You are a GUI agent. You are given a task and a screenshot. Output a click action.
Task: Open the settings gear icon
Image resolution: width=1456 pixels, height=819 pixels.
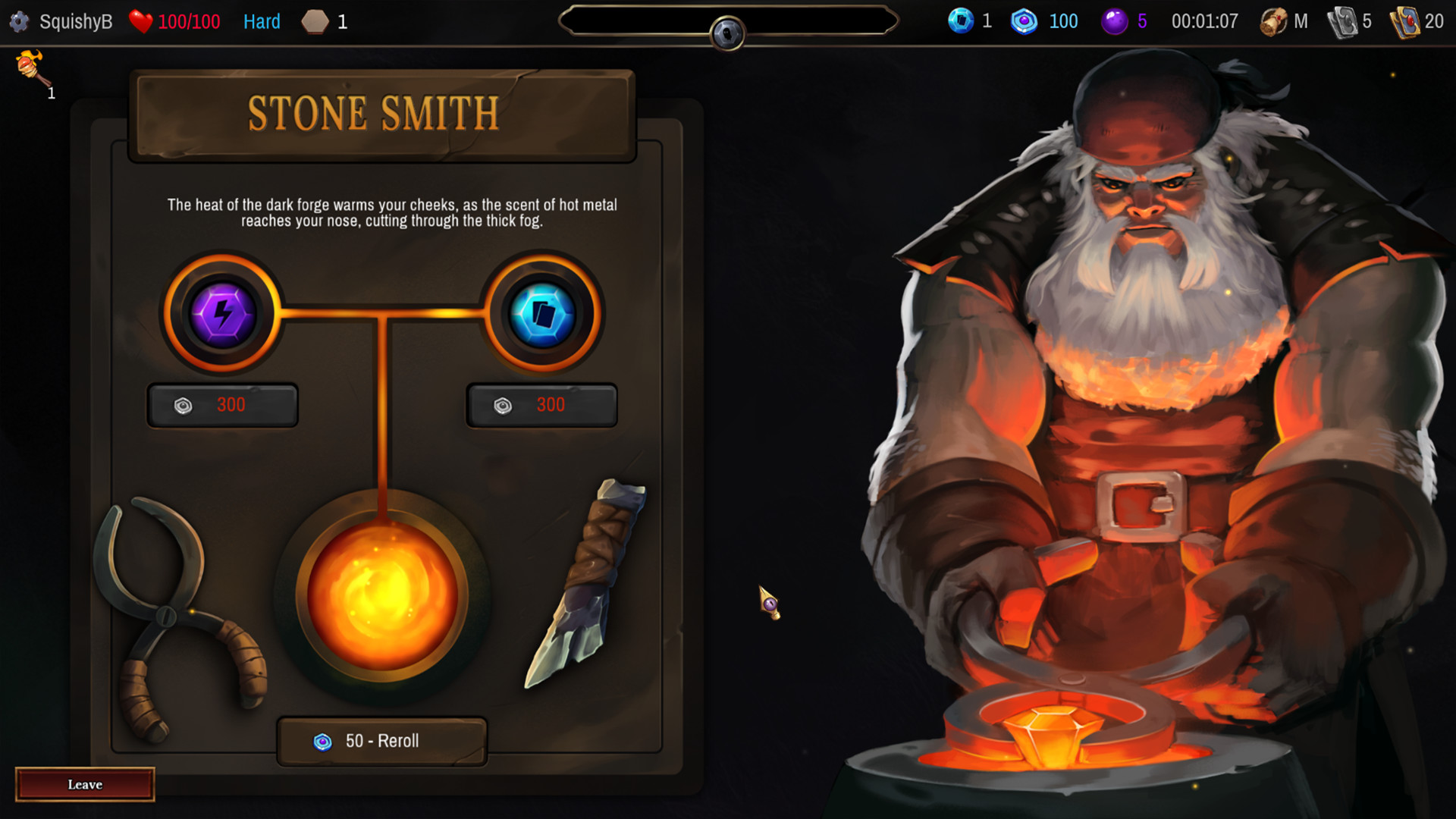coord(19,21)
